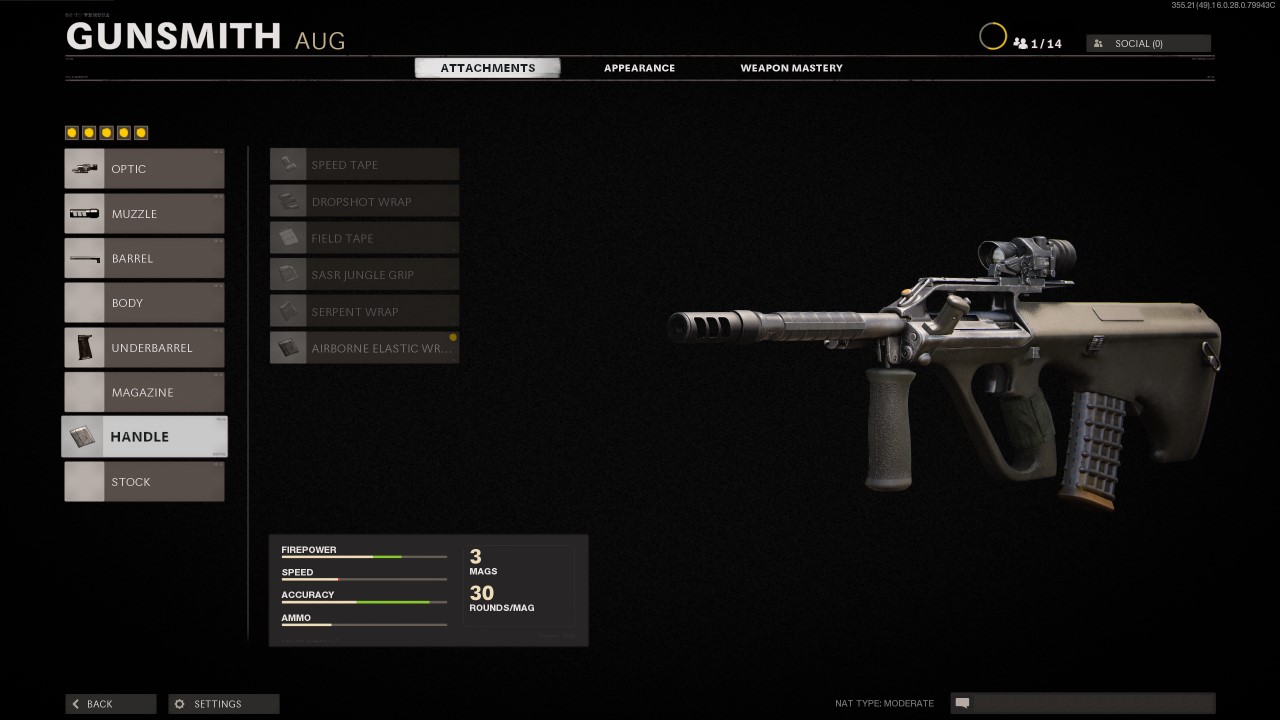This screenshot has width=1280, height=720.
Task: Open the Underbarrel attachment category
Action: 144,348
